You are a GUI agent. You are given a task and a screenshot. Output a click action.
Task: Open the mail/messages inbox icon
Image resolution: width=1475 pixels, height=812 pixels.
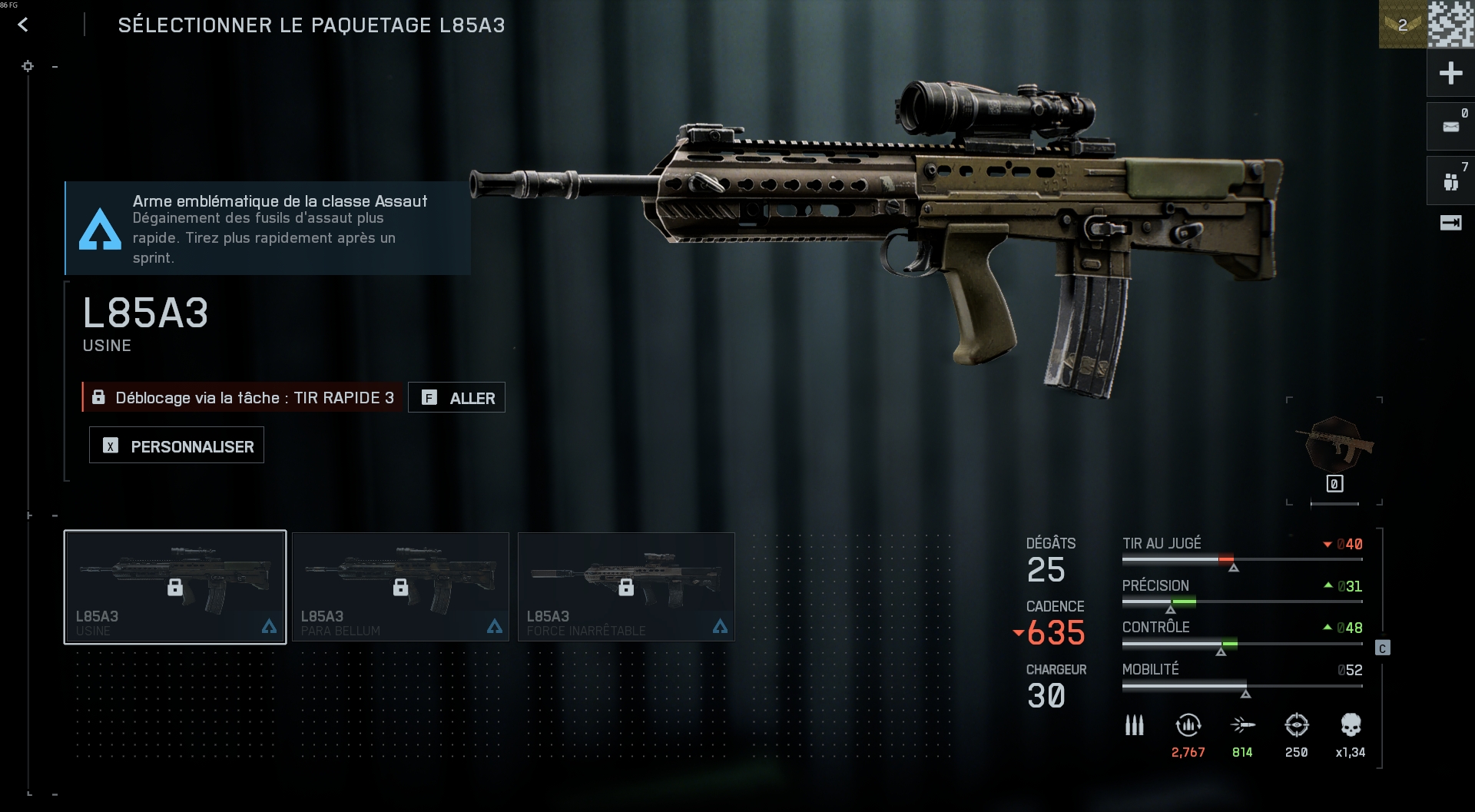coord(1450,126)
